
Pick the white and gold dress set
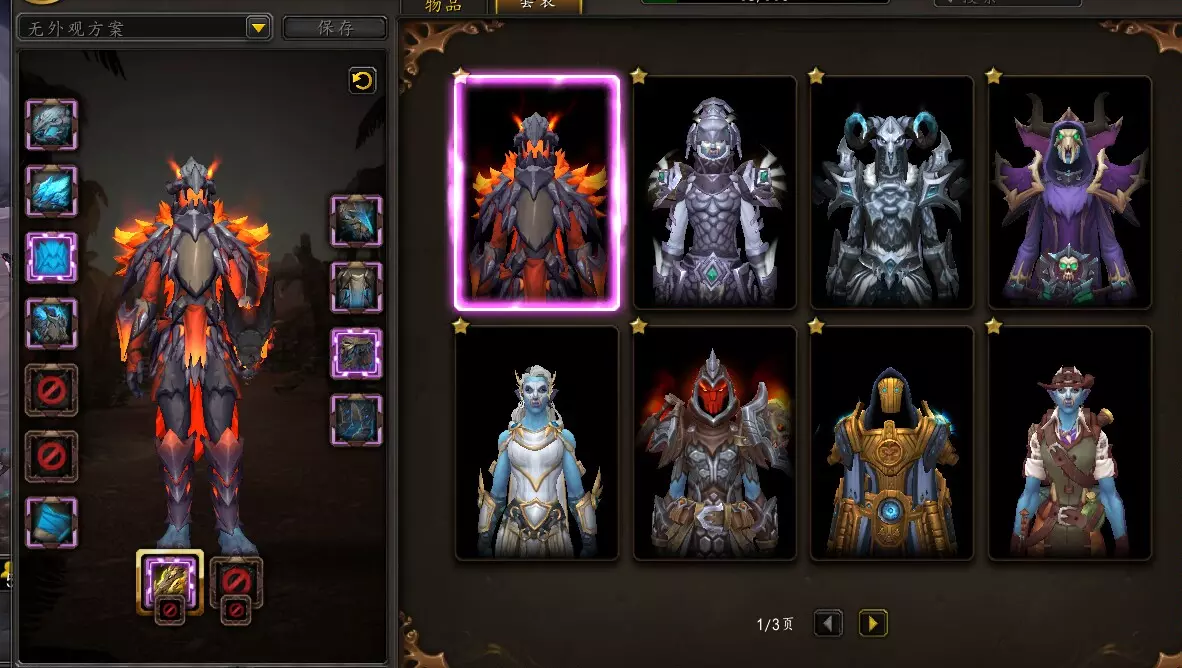536,443
